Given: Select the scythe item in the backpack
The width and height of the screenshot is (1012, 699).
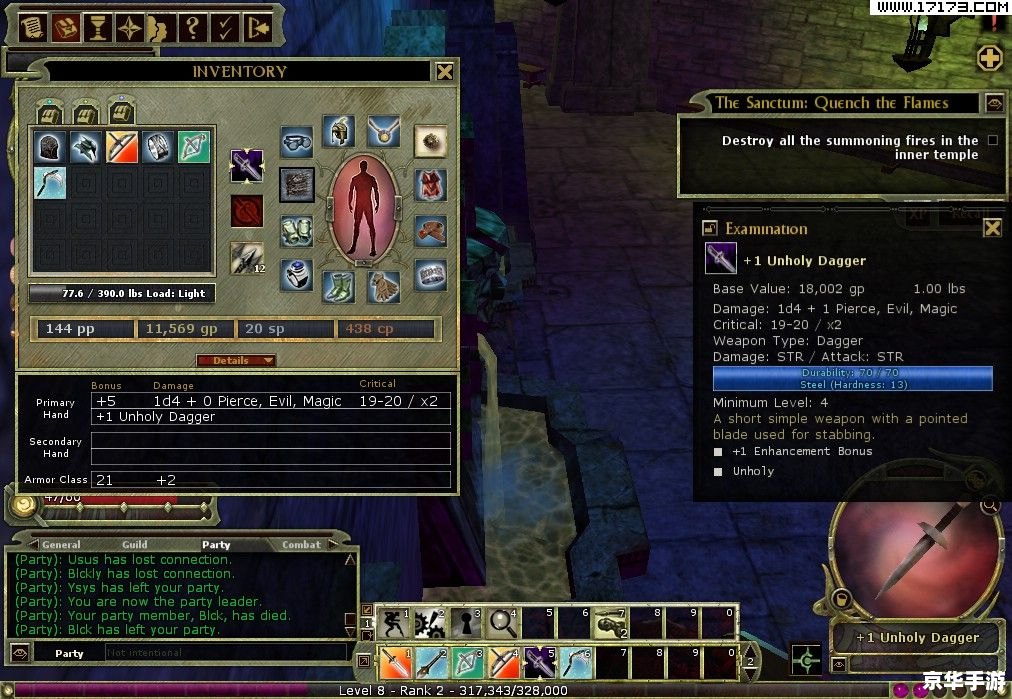Looking at the screenshot, I should coord(50,181).
